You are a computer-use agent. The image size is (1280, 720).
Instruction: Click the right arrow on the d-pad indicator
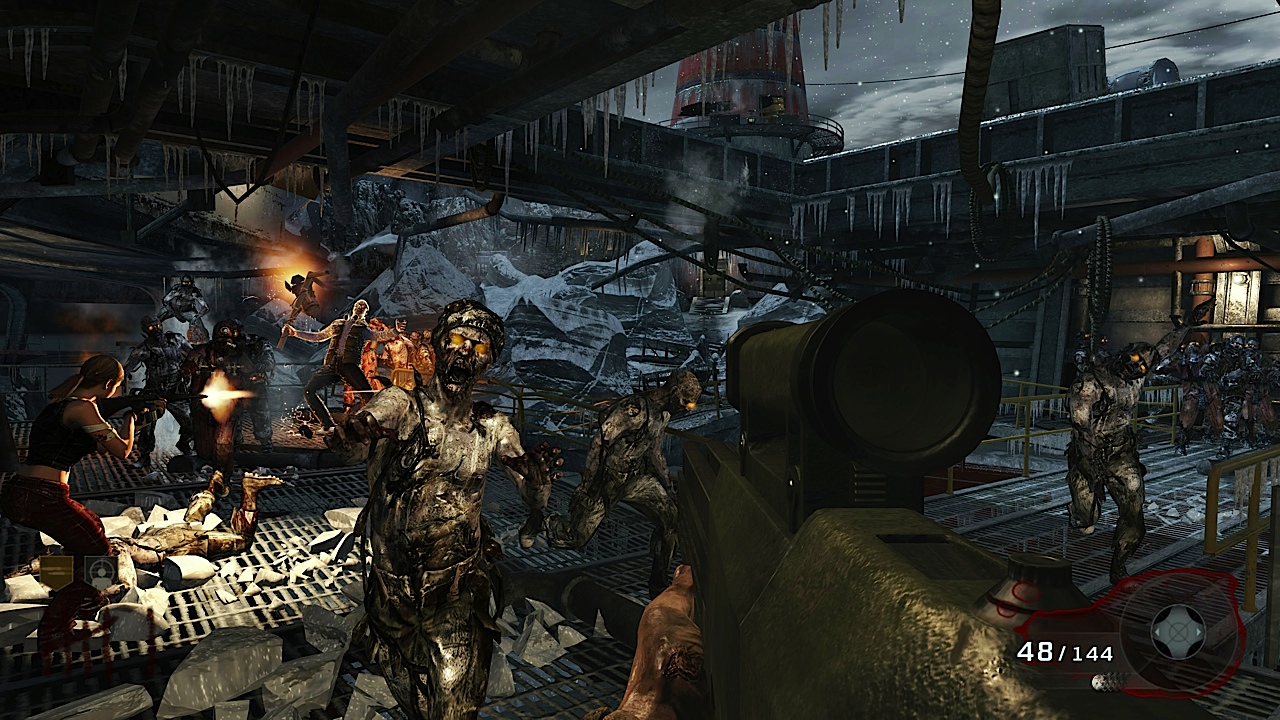point(1199,633)
